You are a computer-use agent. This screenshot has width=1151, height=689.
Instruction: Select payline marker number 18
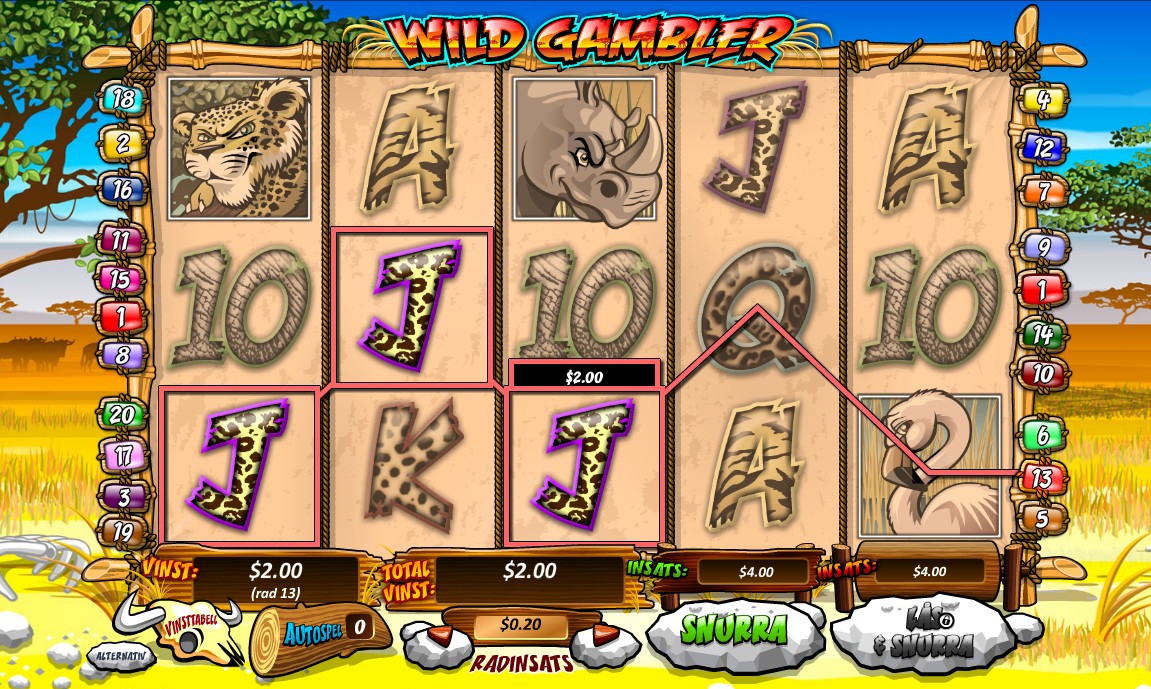122,99
